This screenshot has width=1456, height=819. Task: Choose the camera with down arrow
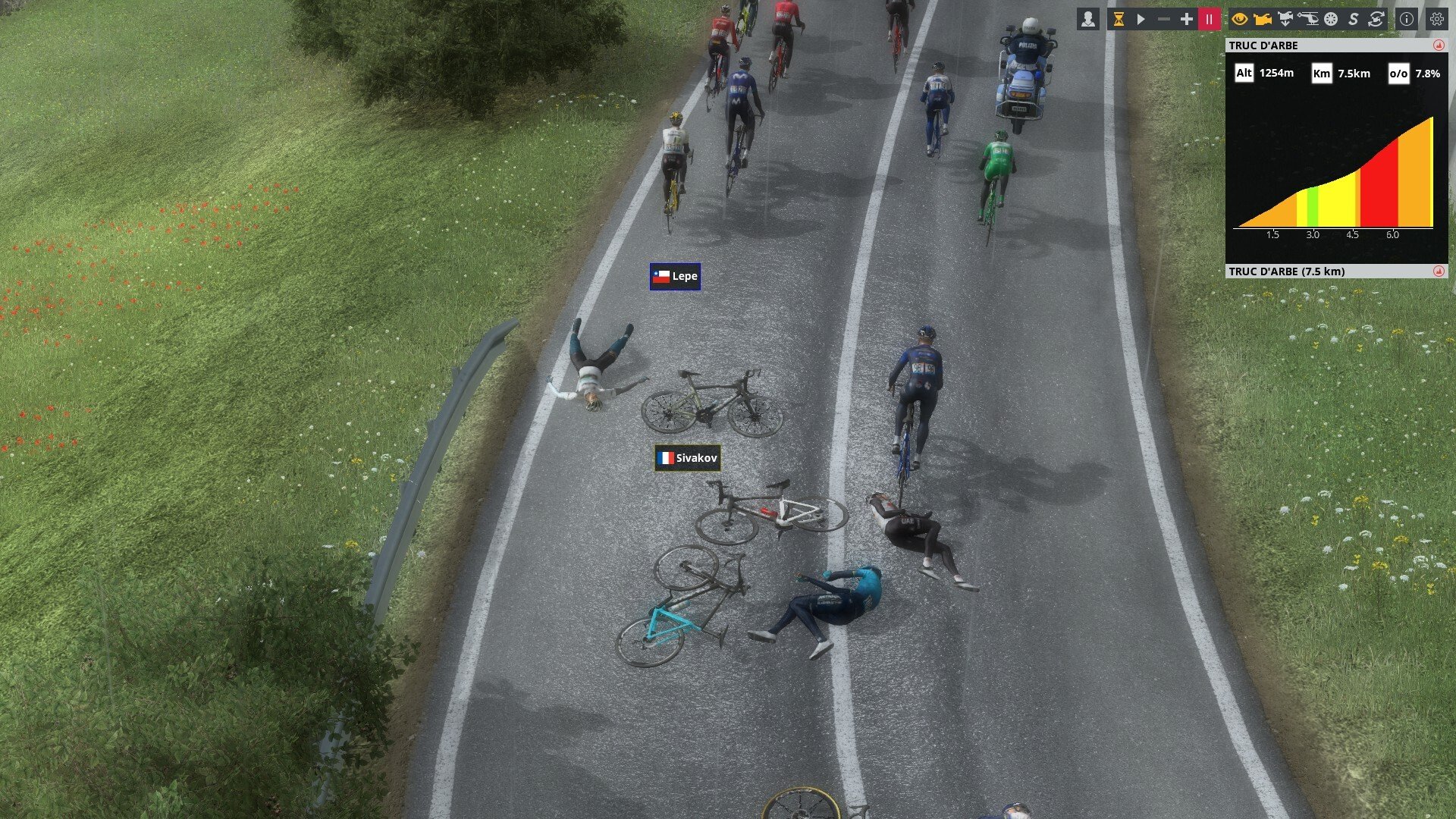(1285, 20)
